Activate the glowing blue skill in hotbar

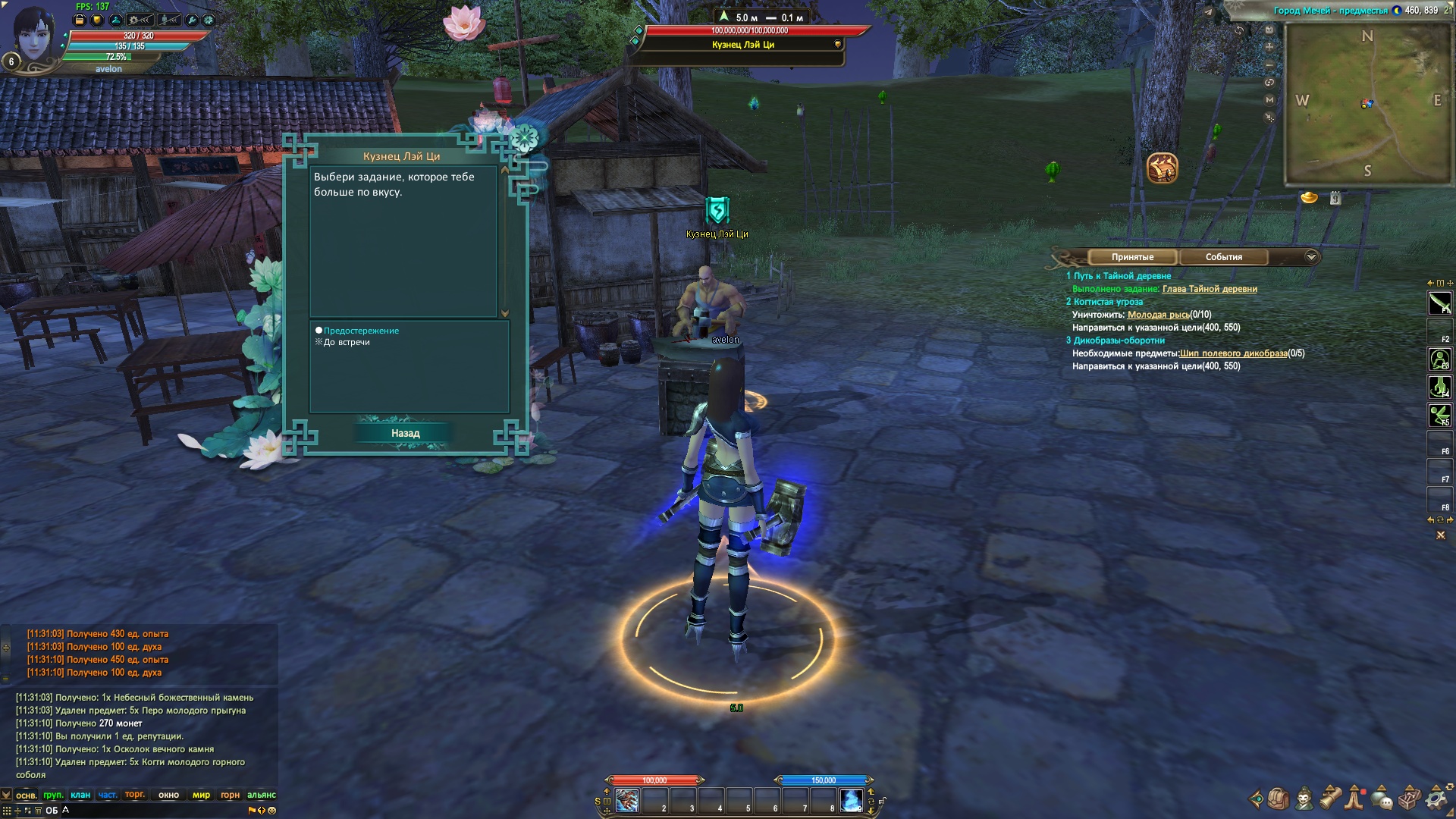tap(851, 801)
